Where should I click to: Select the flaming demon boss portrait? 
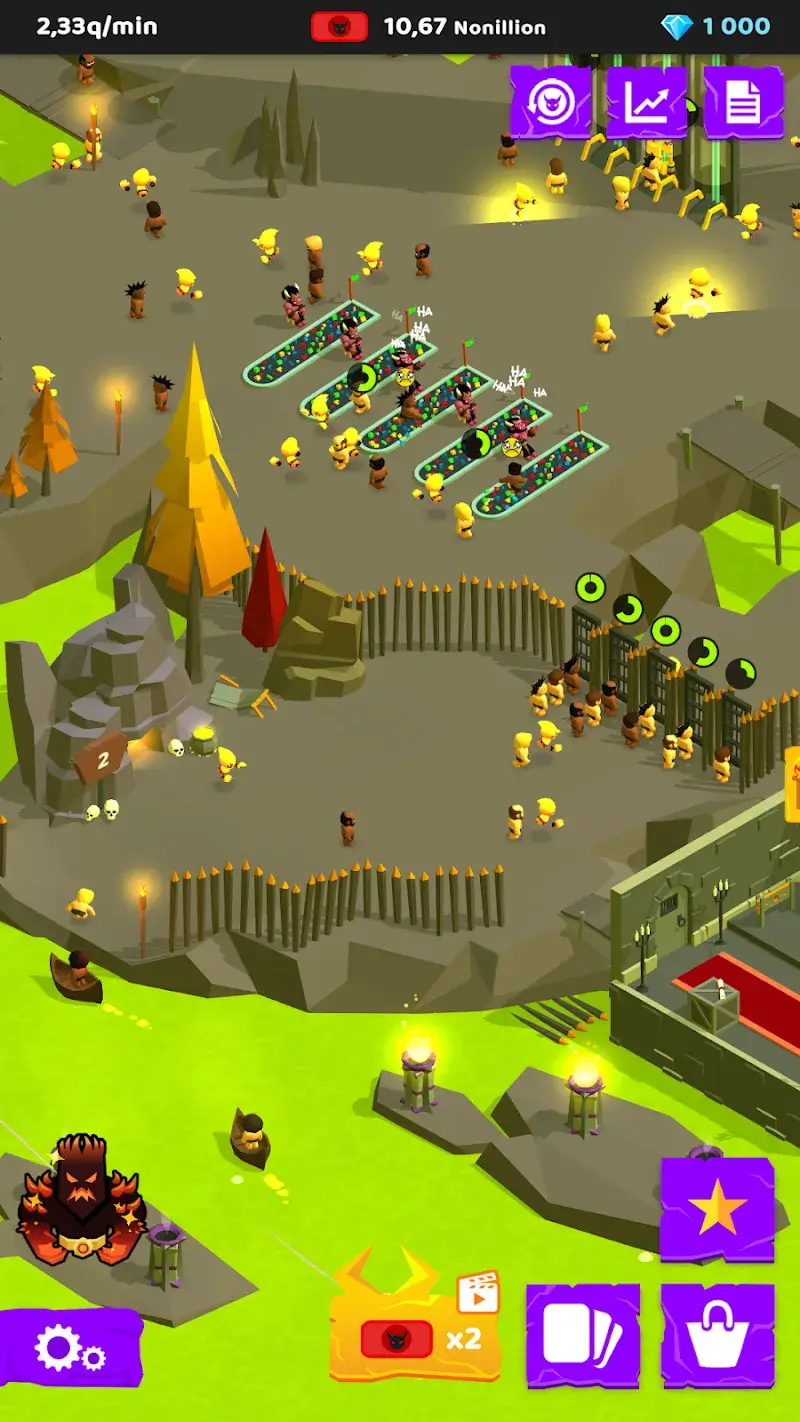pyautogui.click(x=82, y=1196)
